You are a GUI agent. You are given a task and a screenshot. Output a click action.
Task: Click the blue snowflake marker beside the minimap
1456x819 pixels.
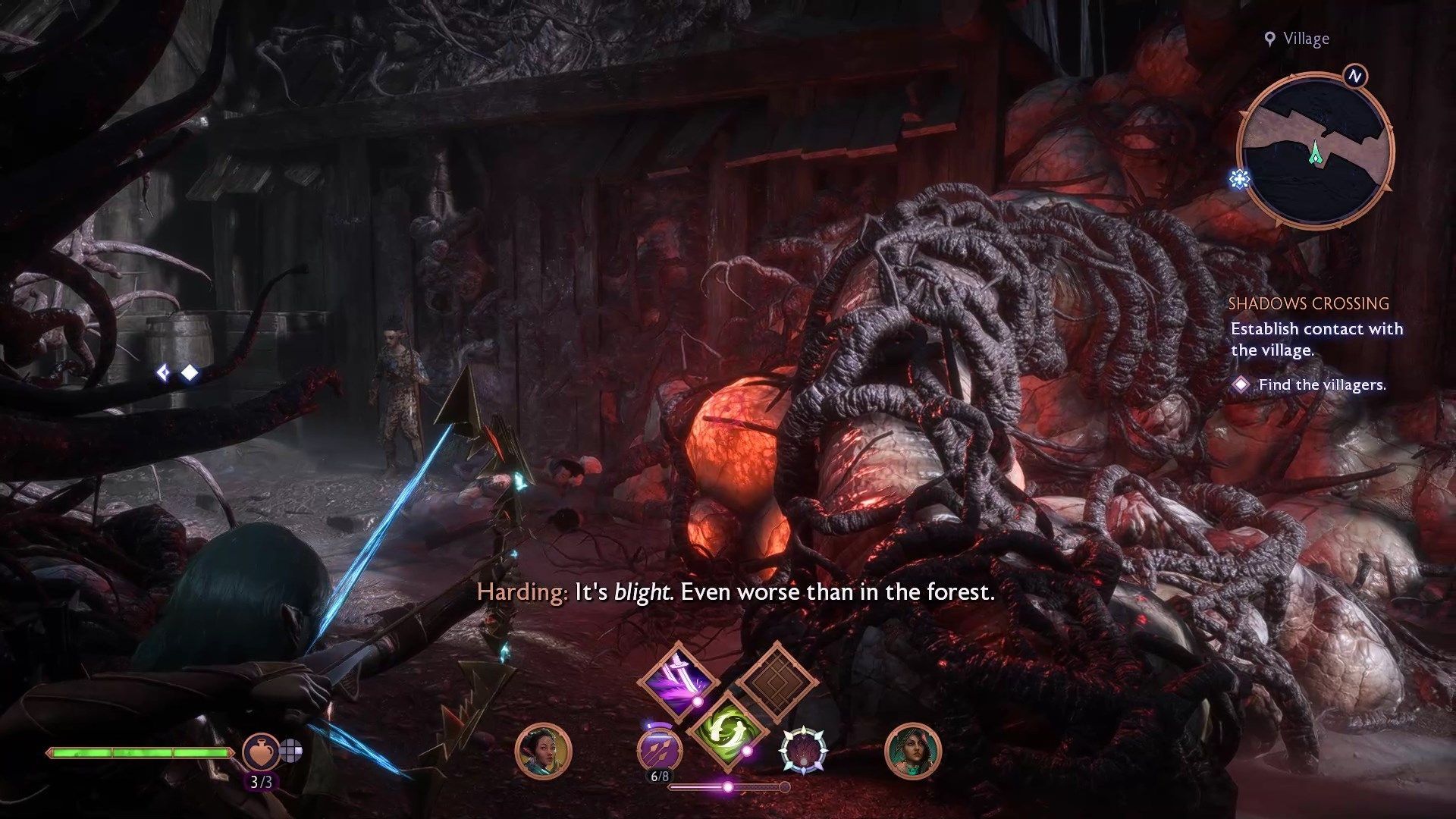point(1240,180)
